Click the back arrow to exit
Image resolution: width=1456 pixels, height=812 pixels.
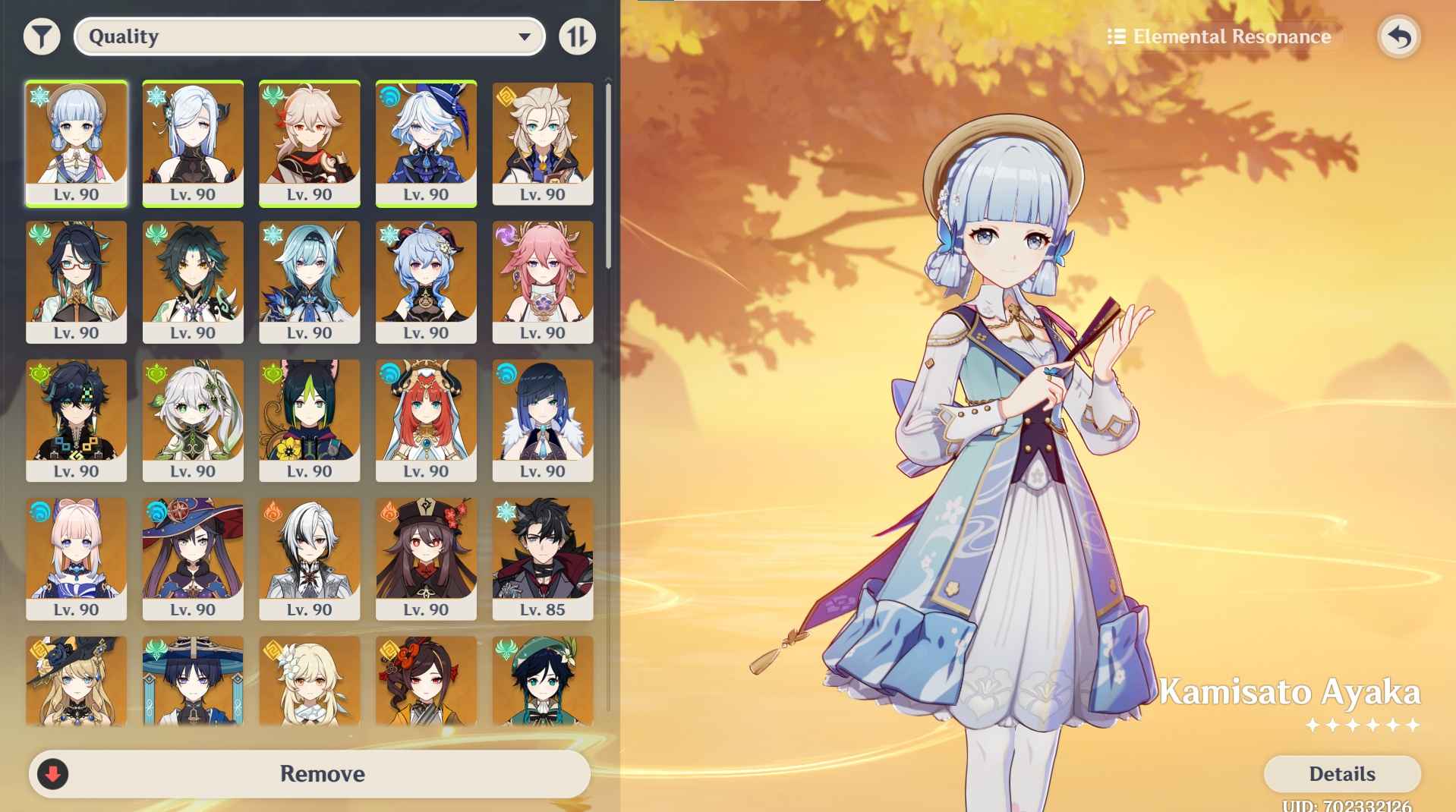click(1399, 36)
